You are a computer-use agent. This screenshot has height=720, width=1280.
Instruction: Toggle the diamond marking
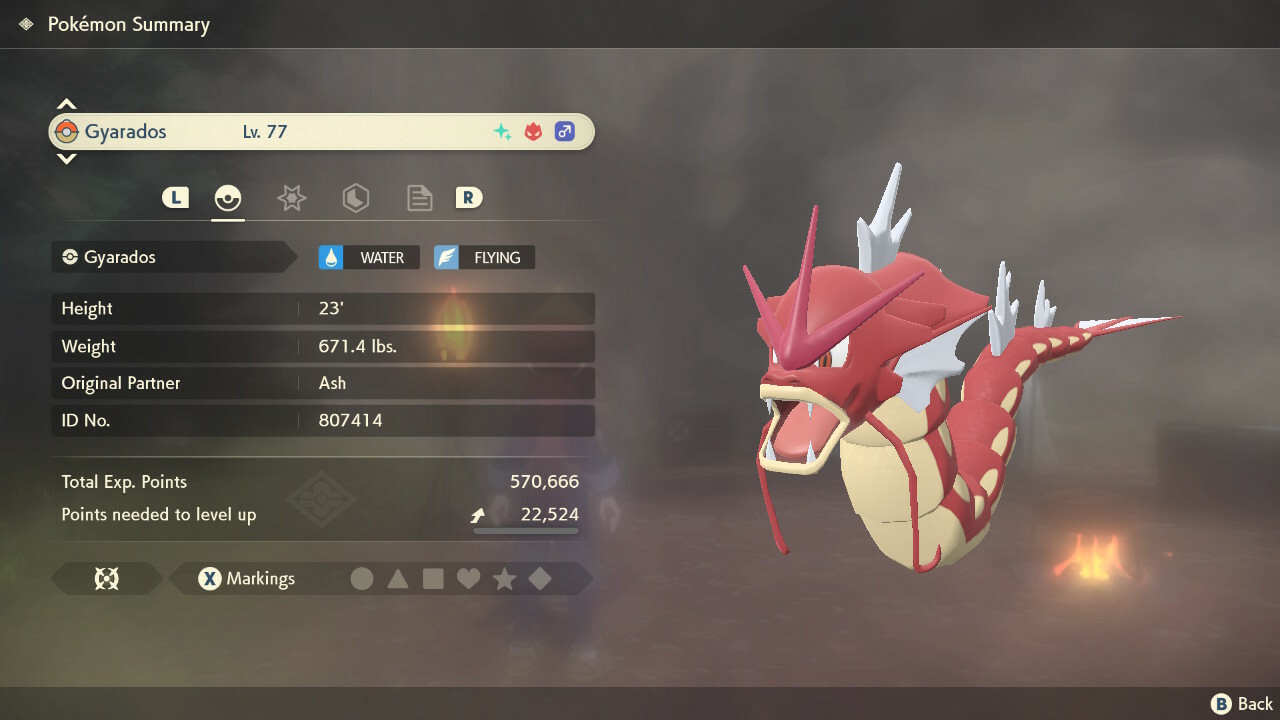(x=540, y=579)
